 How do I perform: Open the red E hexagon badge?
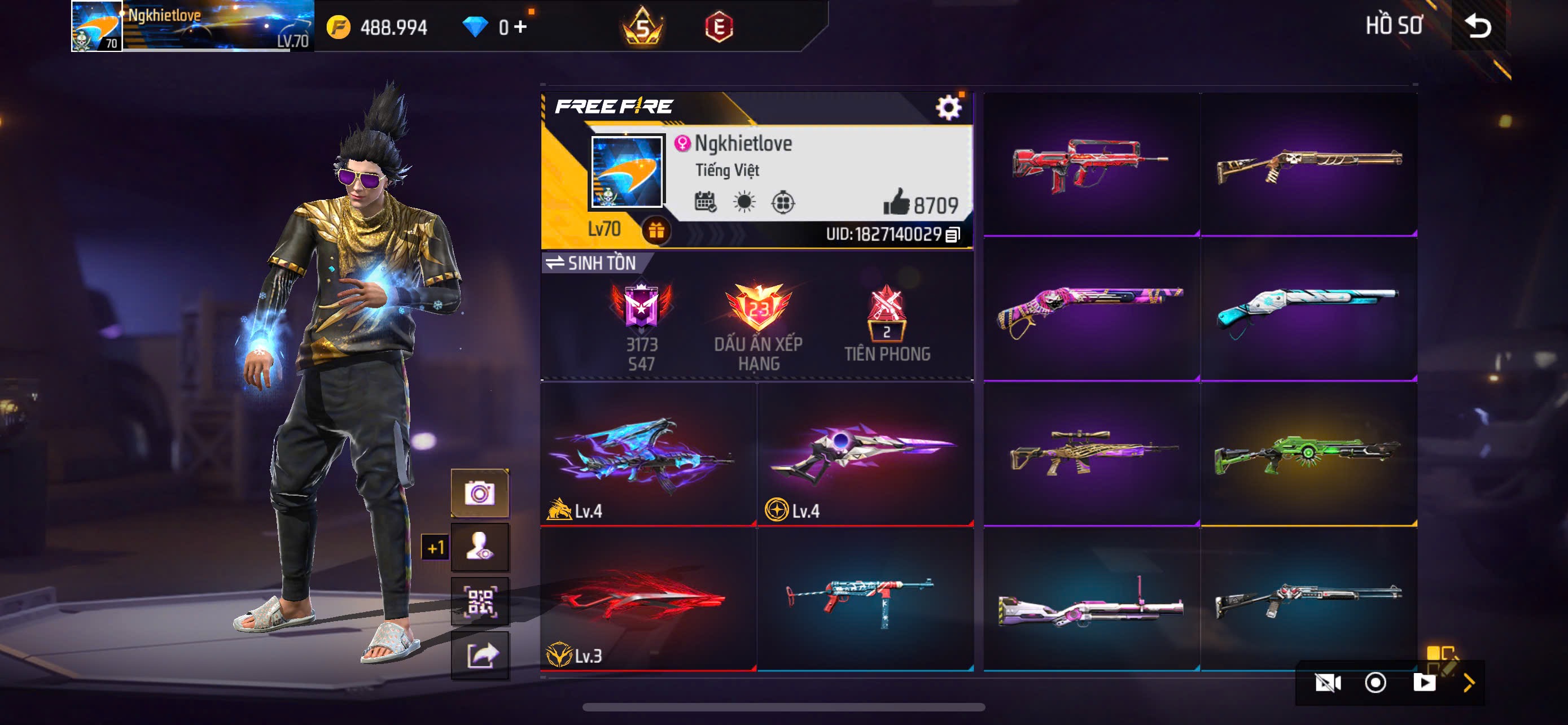click(x=719, y=28)
